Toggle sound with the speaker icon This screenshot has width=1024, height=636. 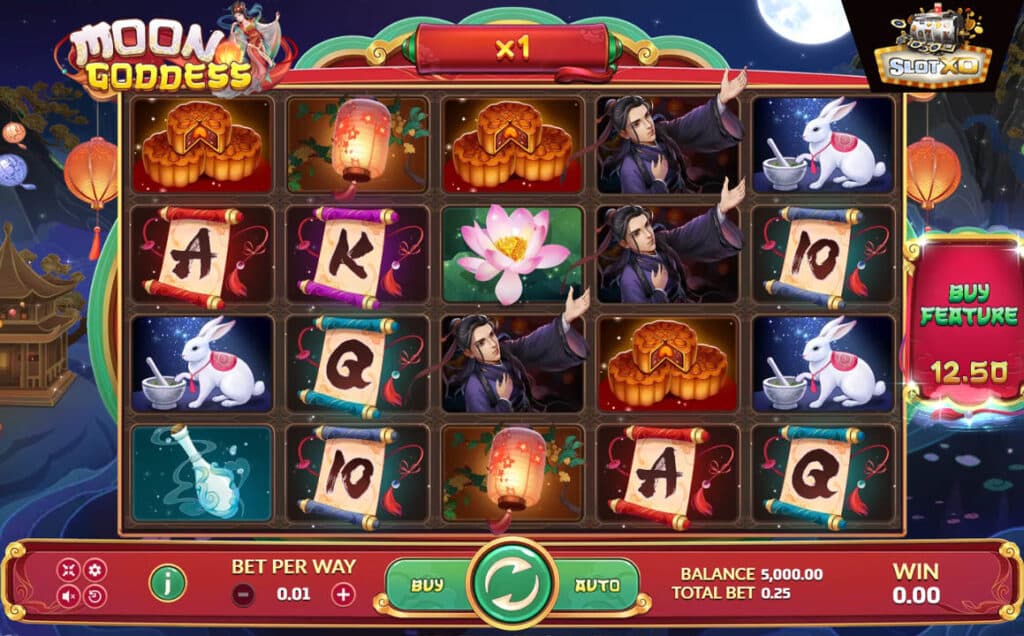tap(69, 597)
